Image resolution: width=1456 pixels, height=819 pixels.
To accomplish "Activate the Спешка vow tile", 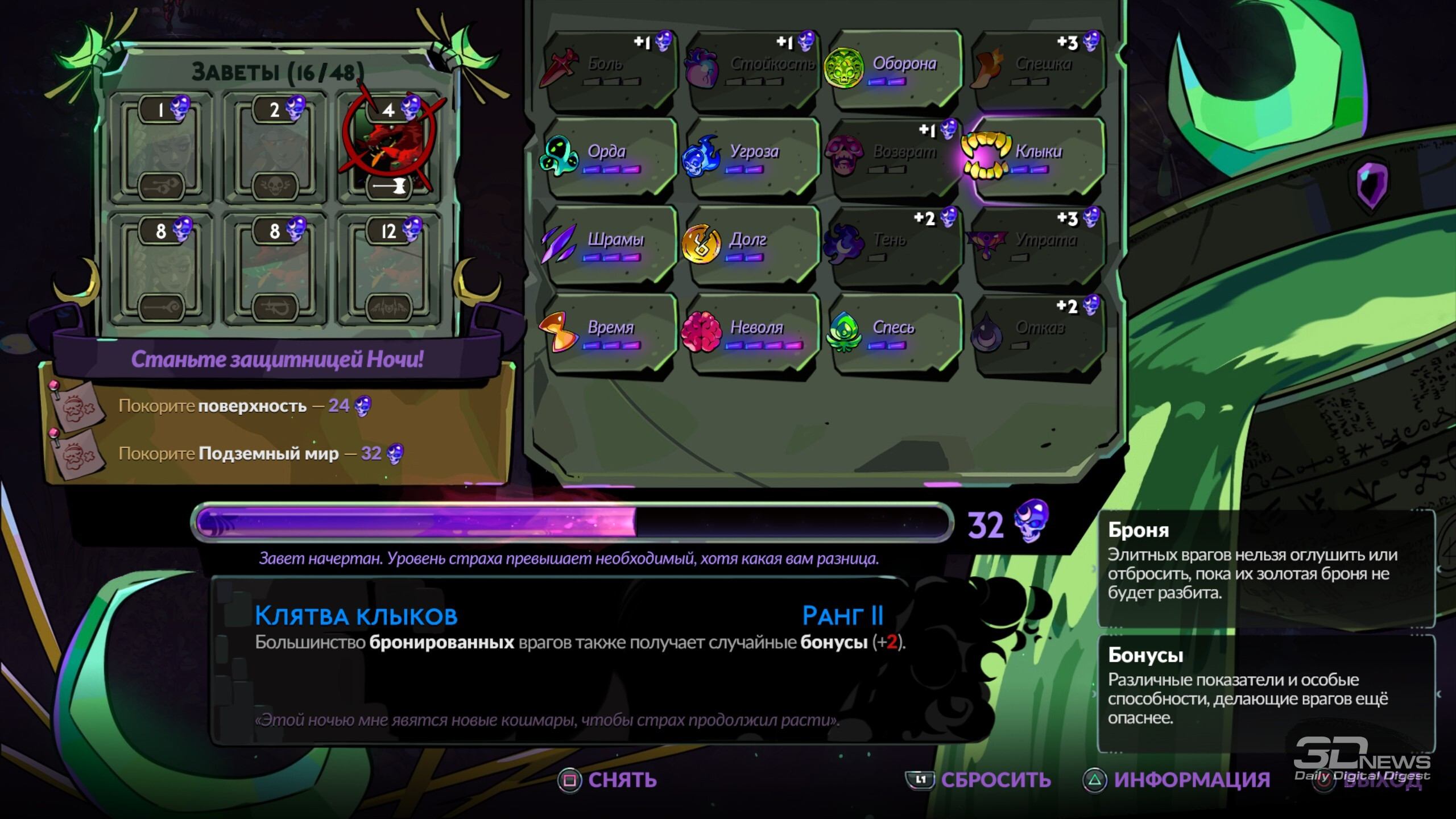I will [x=1037, y=69].
